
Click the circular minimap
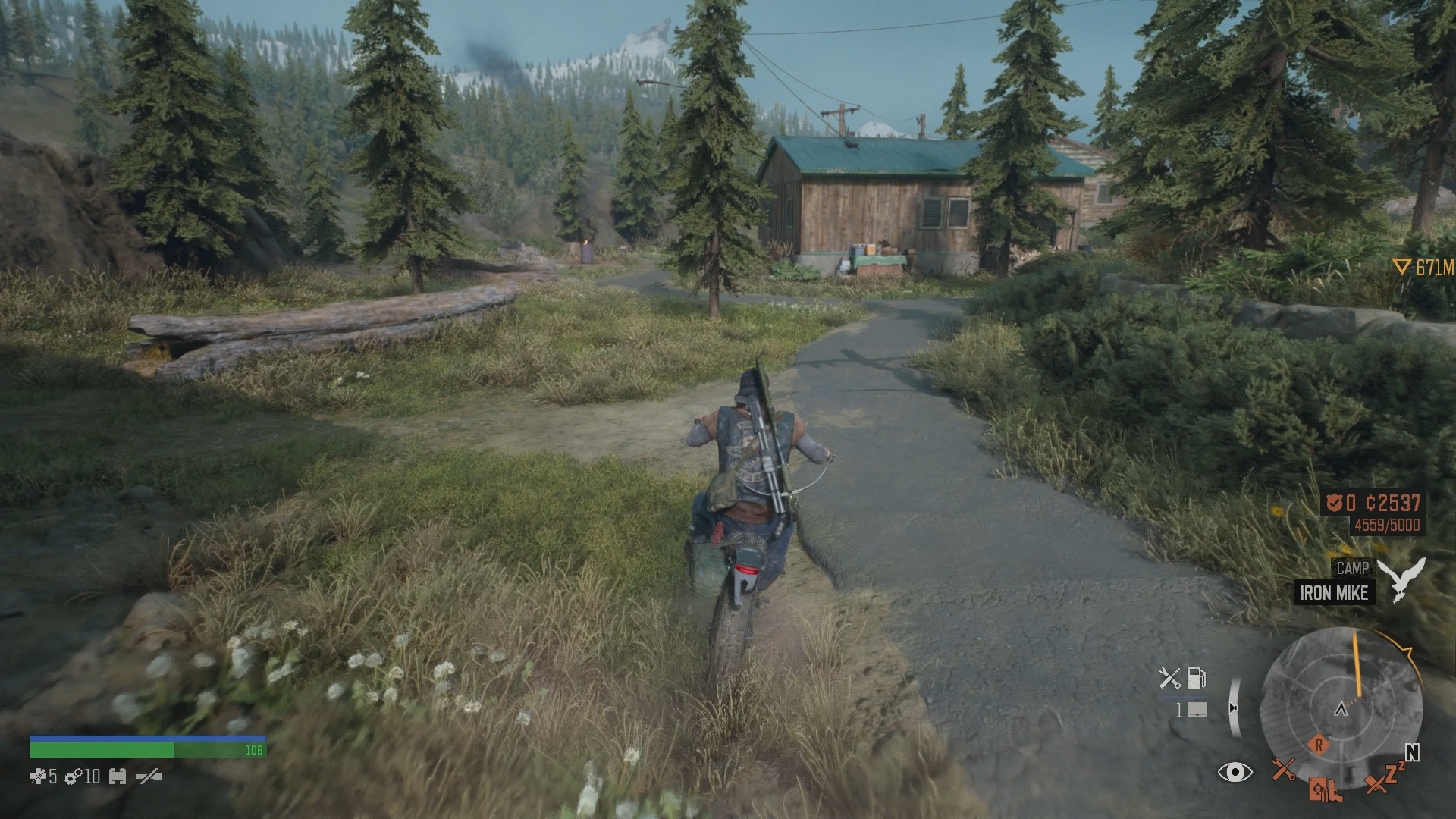tap(1340, 709)
